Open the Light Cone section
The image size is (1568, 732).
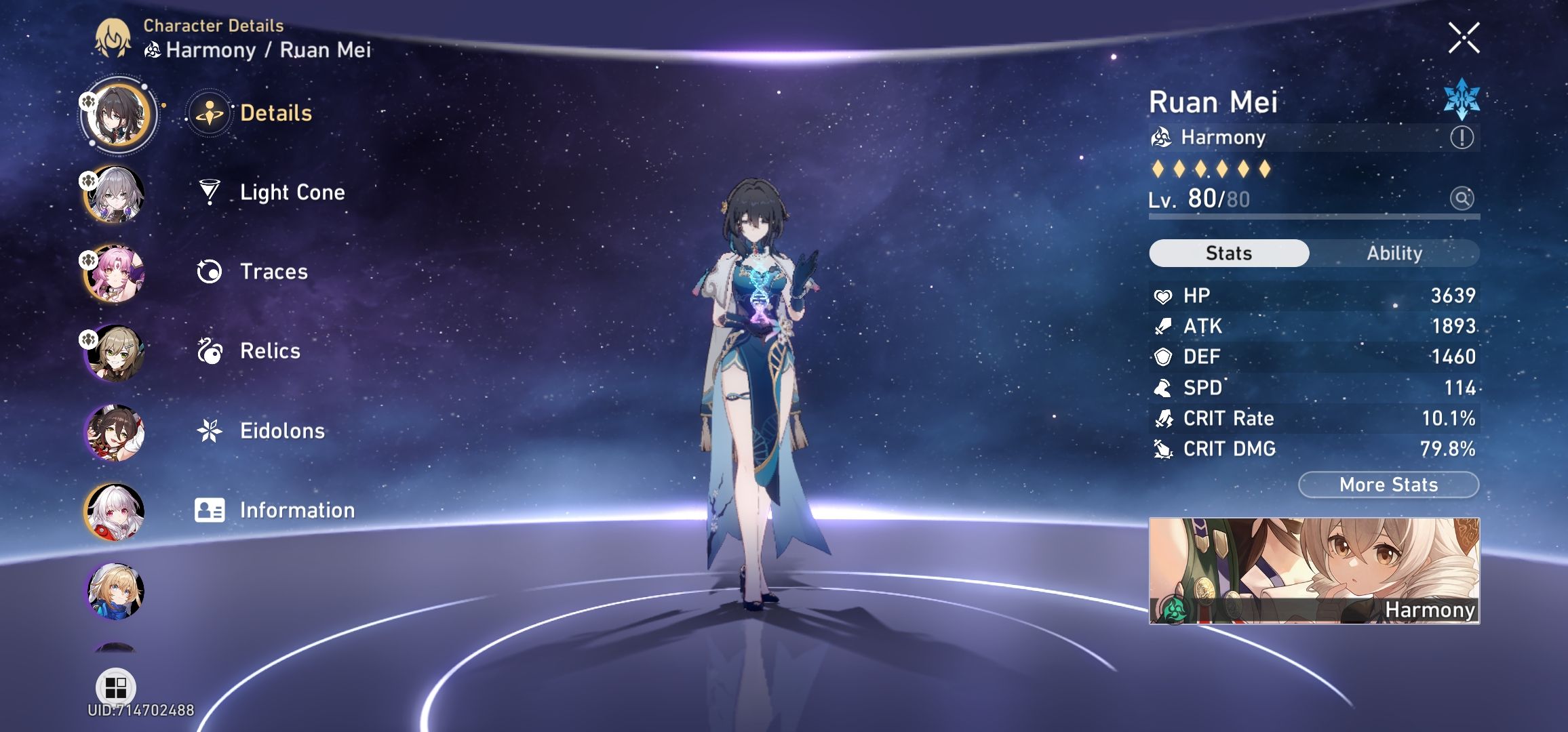coord(292,192)
